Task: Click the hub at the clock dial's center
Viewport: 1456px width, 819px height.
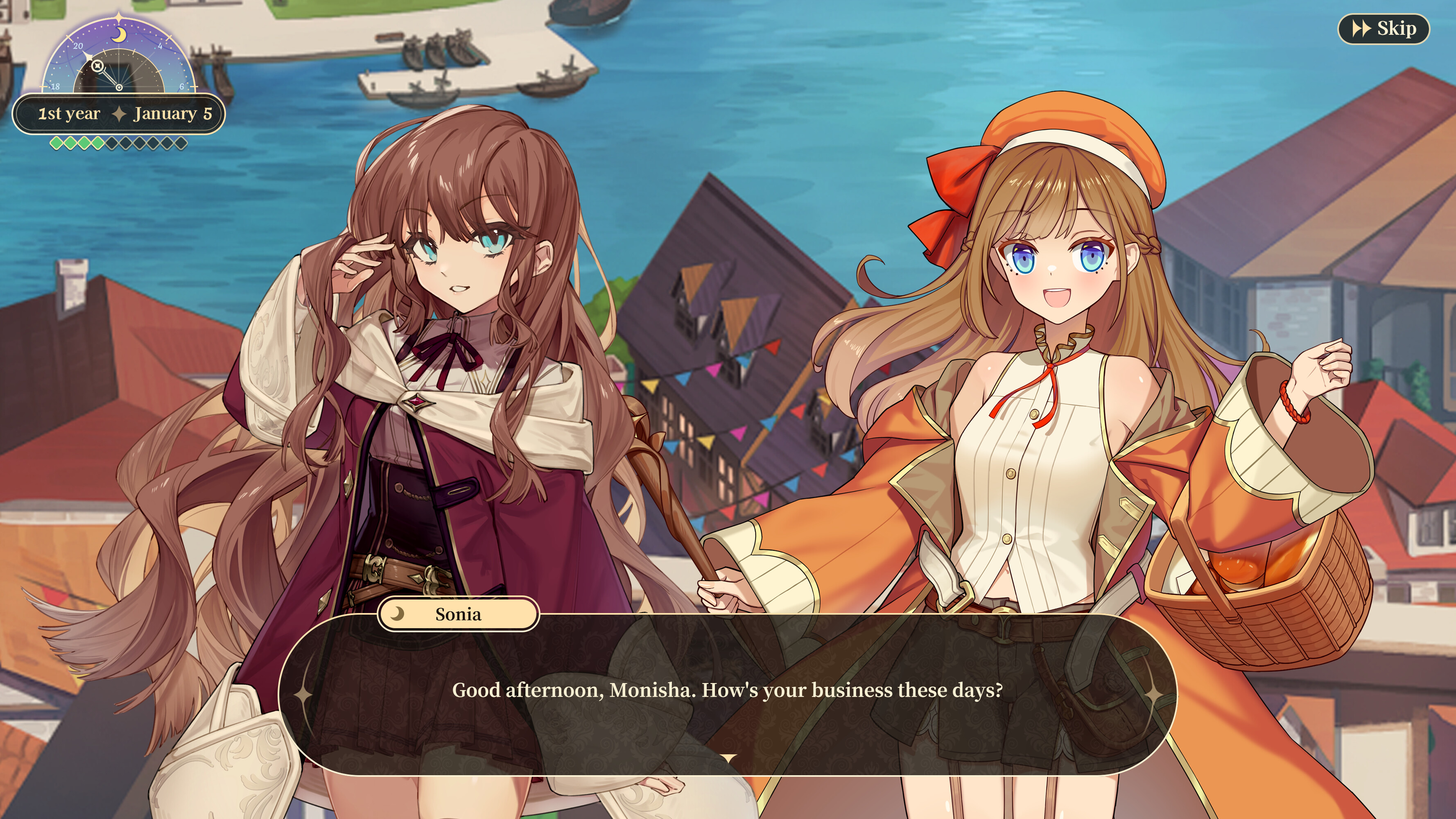Action: [119, 87]
